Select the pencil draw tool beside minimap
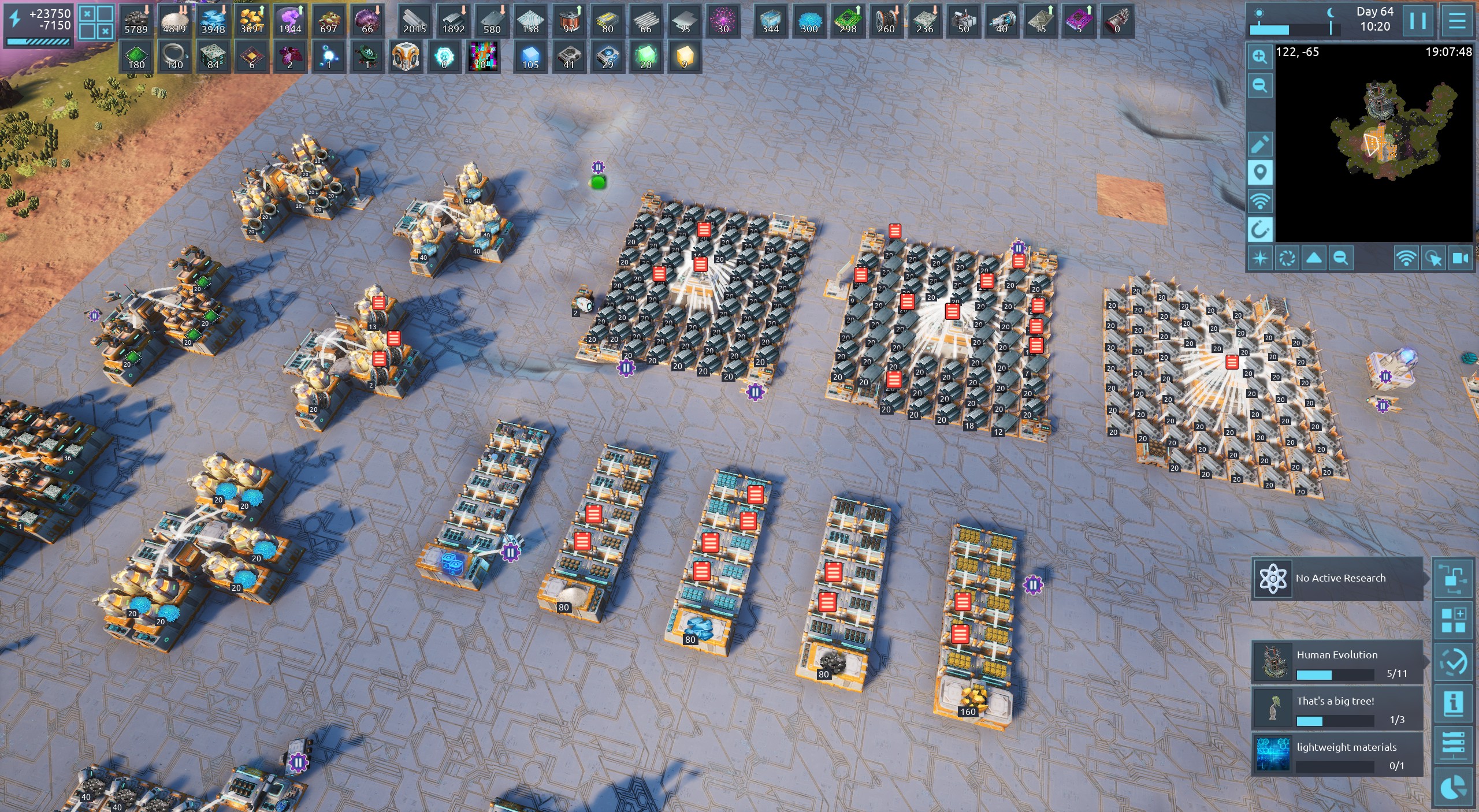The width and height of the screenshot is (1479, 812). [x=1259, y=143]
